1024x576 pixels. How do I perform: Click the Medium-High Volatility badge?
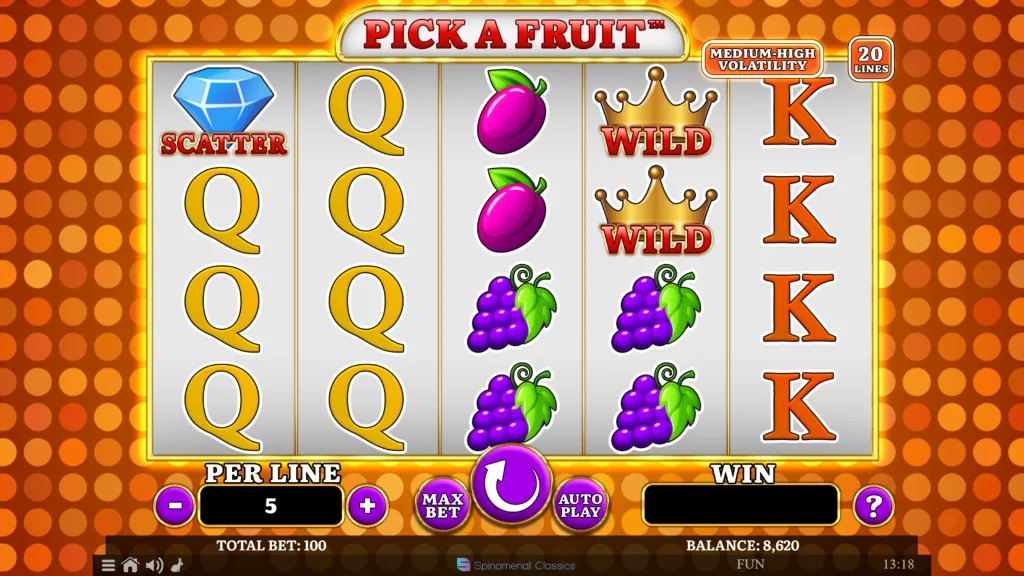(762, 59)
